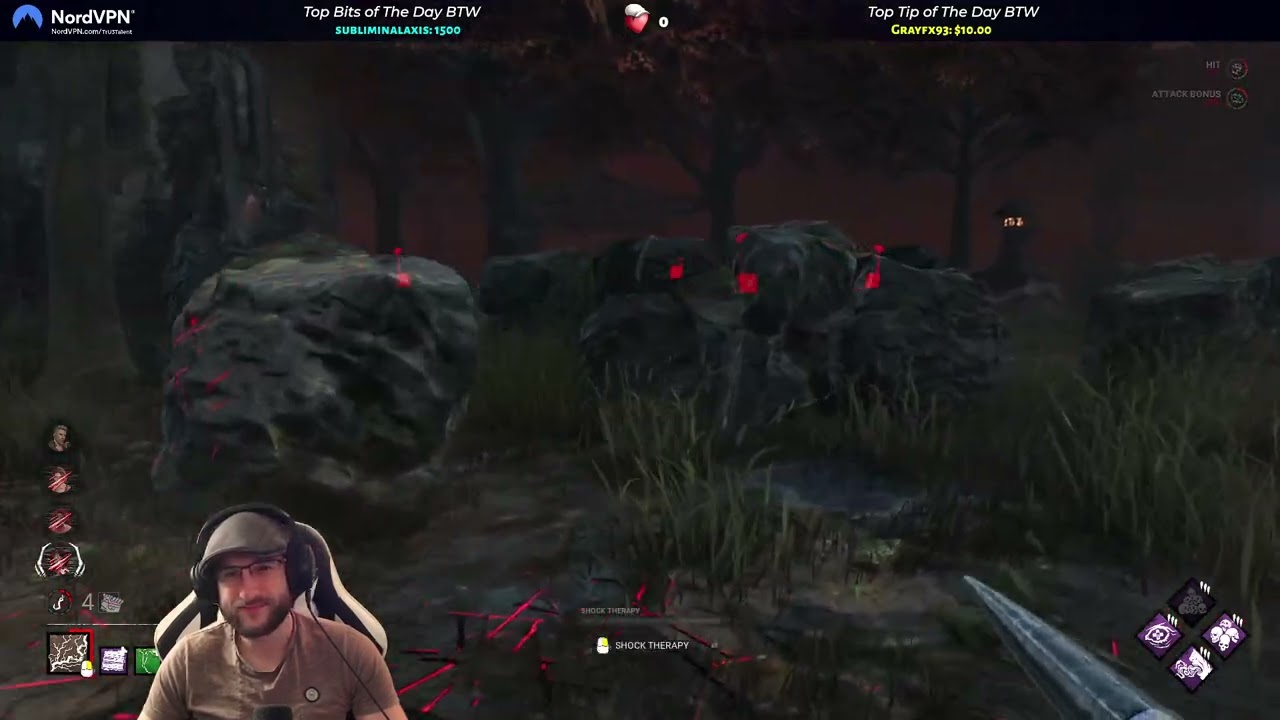Expand the injured survivor portrait

58,478
